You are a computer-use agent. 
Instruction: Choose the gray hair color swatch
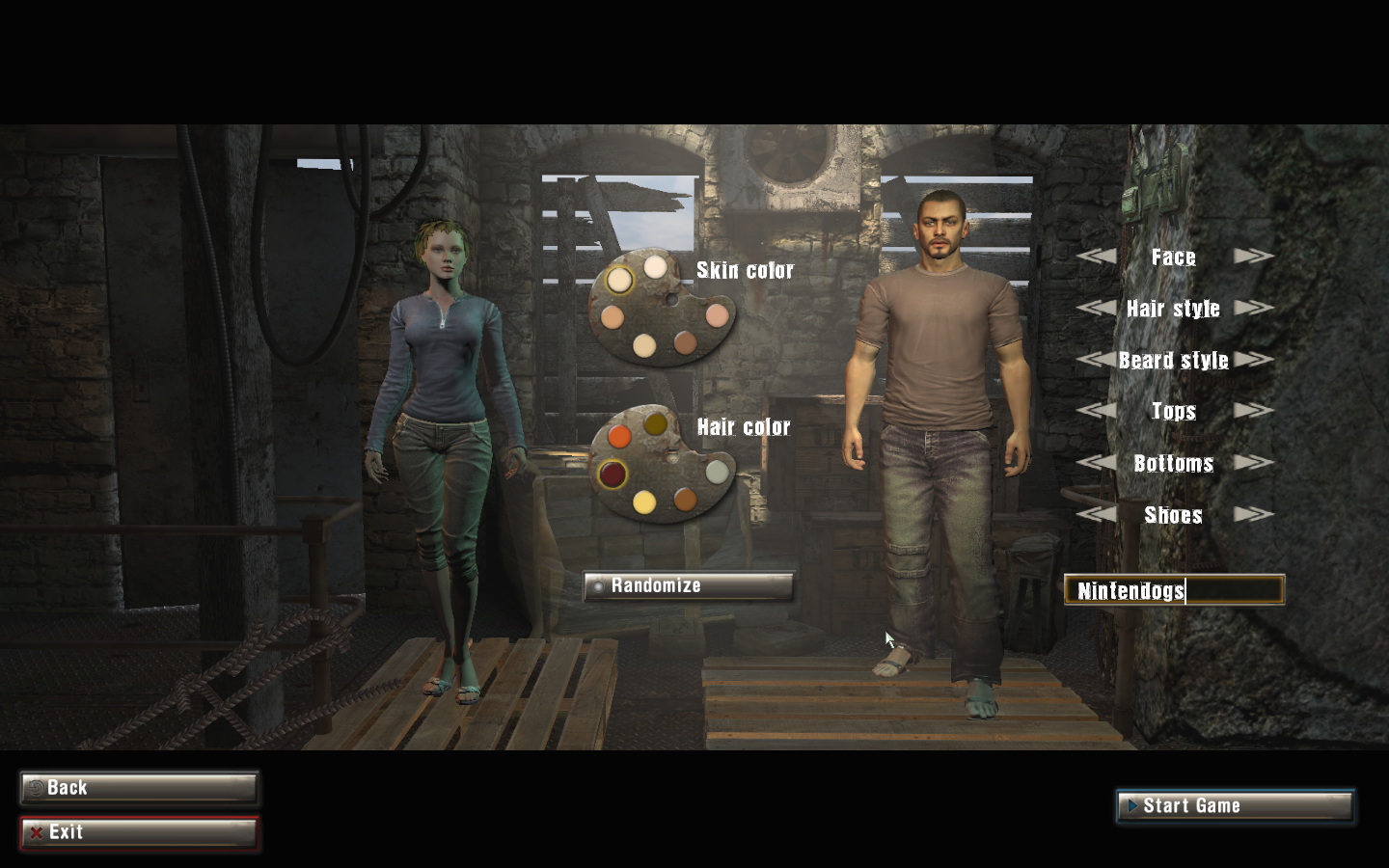[x=716, y=471]
